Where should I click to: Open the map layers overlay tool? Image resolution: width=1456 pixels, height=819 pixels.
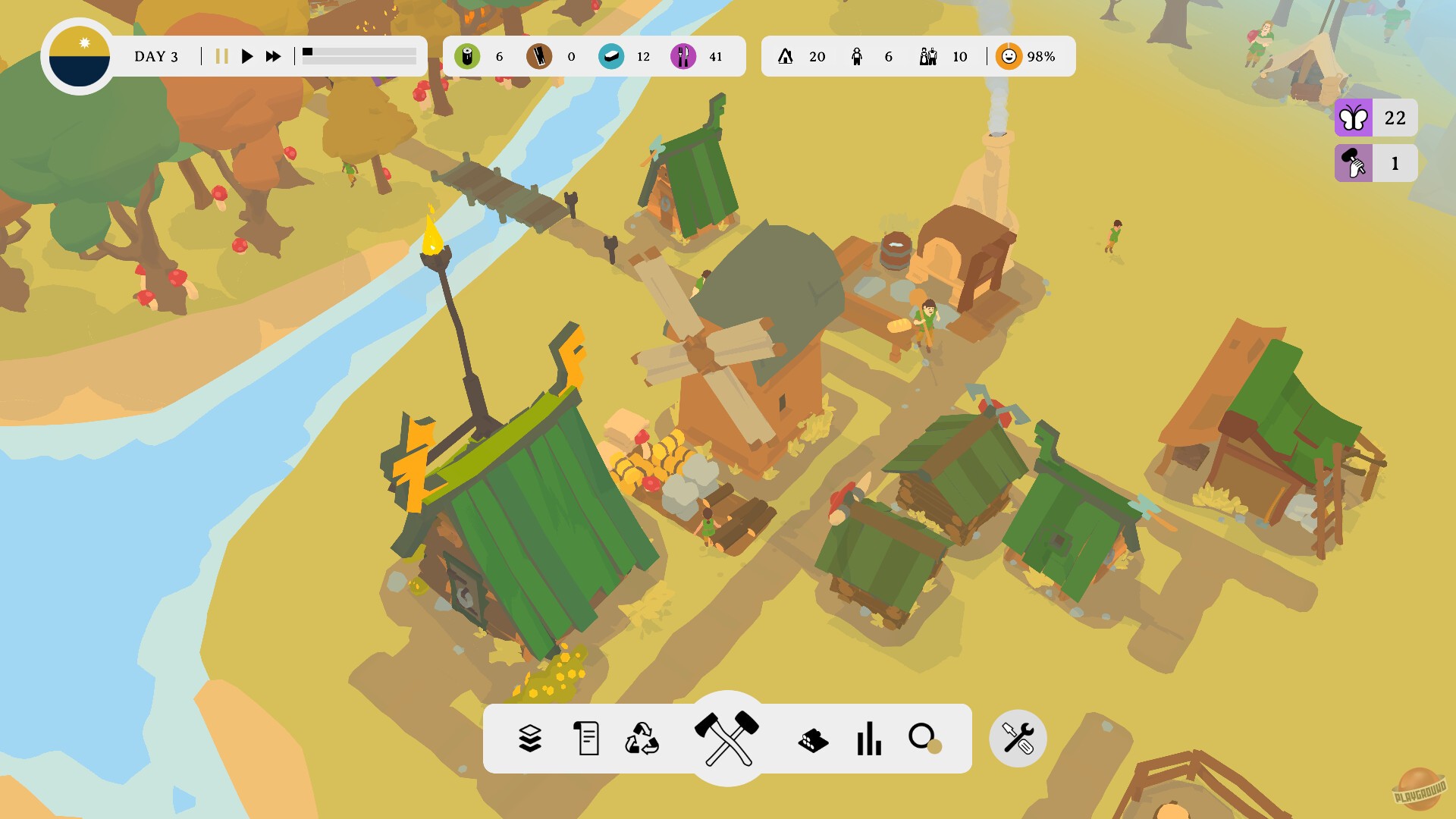coord(531,738)
